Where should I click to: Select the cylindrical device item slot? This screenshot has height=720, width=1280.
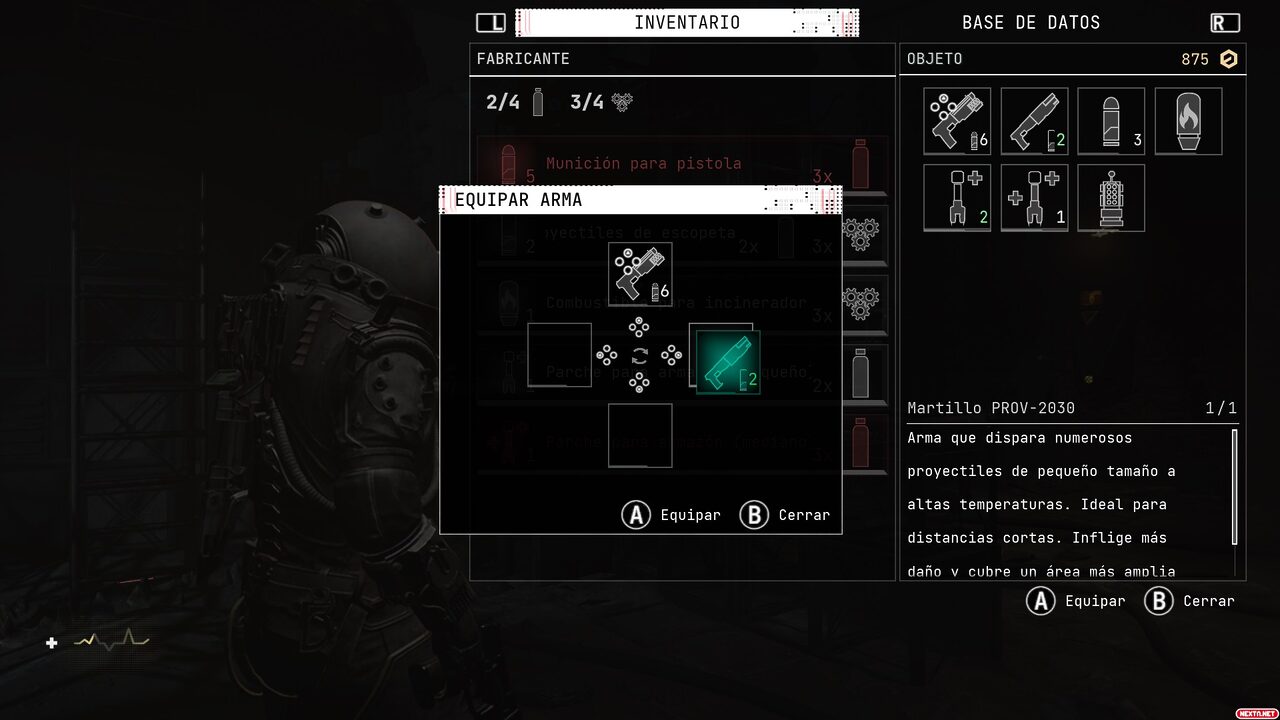point(1111,198)
